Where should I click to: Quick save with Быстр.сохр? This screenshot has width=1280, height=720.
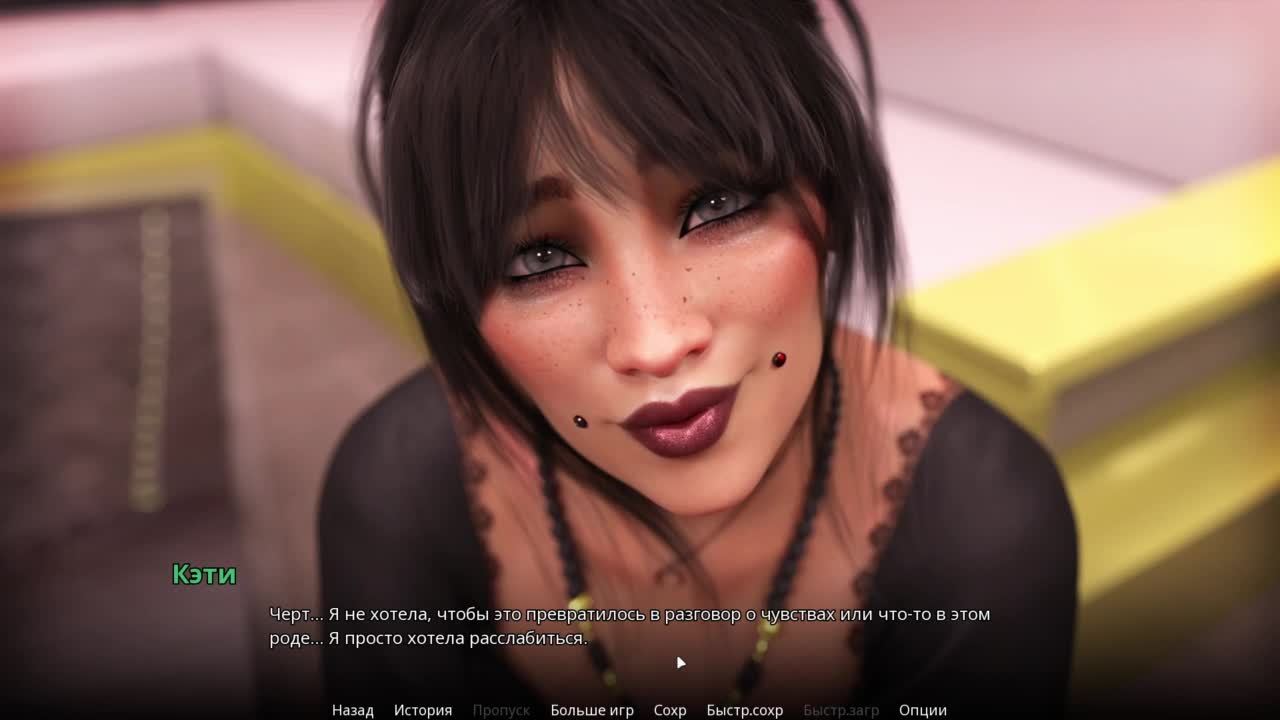coord(744,710)
